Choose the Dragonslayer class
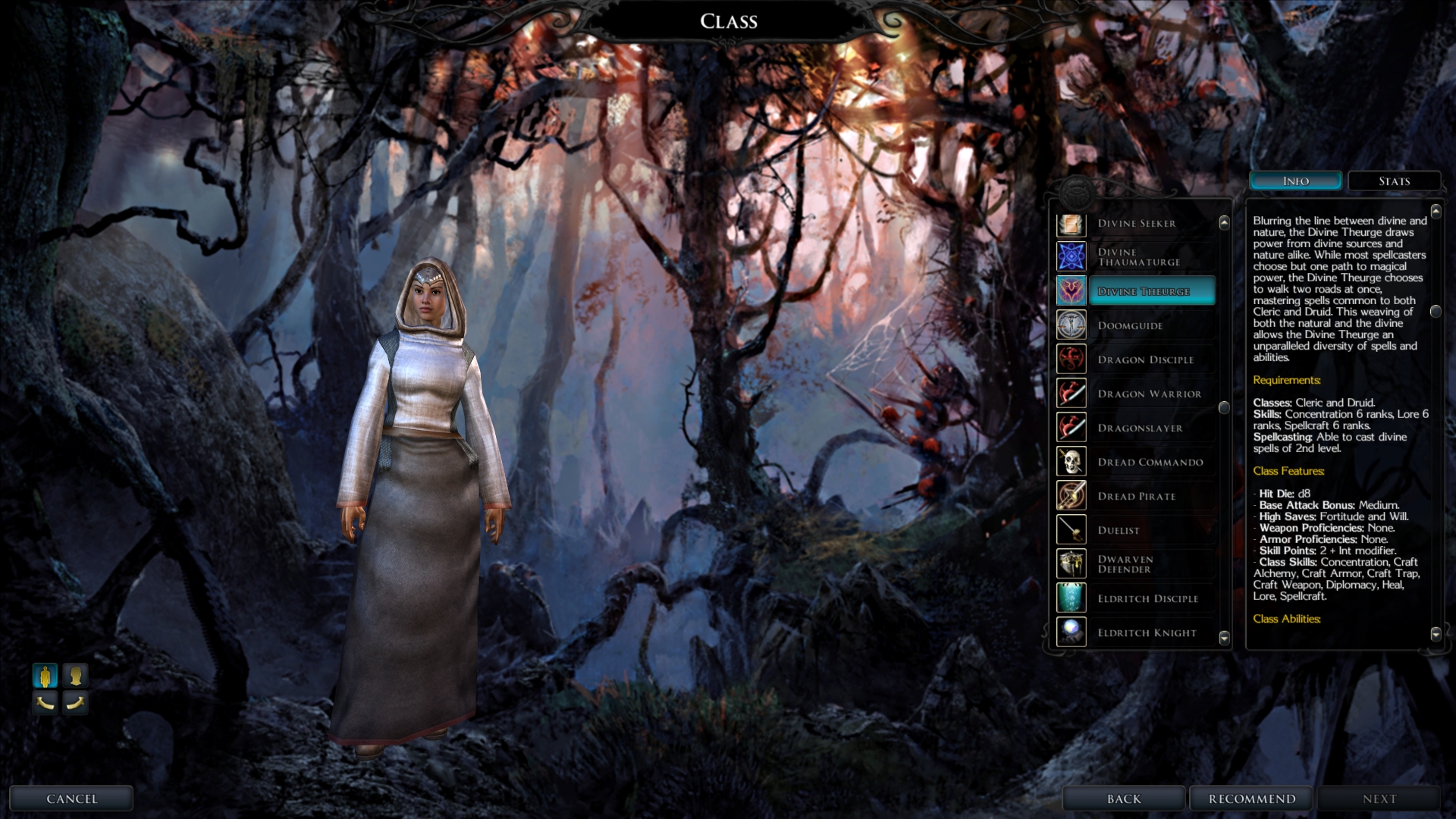 [1140, 428]
